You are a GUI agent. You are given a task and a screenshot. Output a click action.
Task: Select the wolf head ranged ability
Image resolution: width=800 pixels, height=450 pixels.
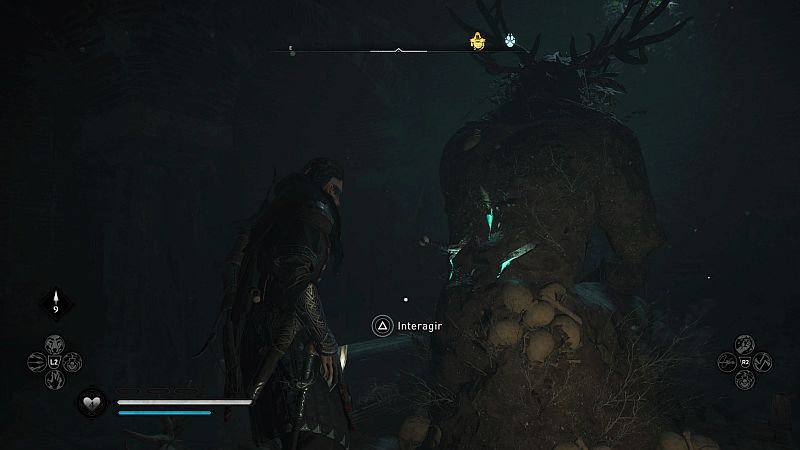click(56, 343)
